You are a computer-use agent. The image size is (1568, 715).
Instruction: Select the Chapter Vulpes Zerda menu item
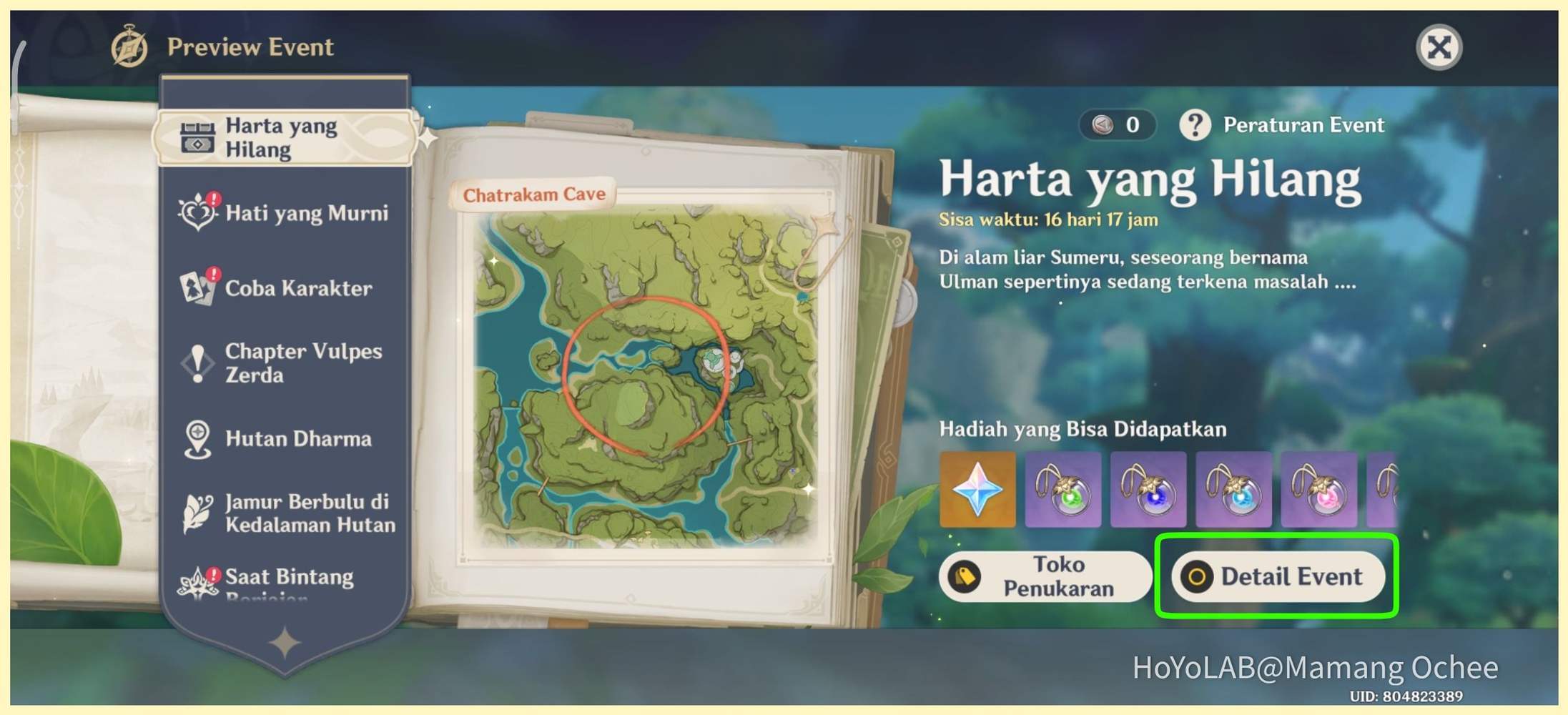(304, 363)
